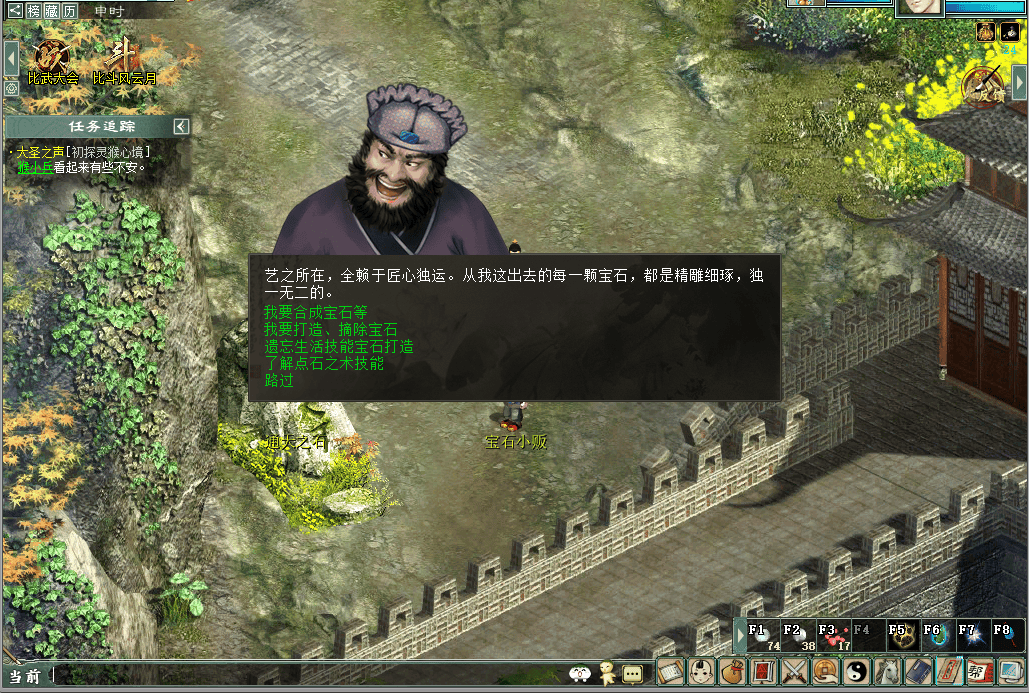Open the 历 calendar button
1029x693 pixels.
(x=70, y=10)
